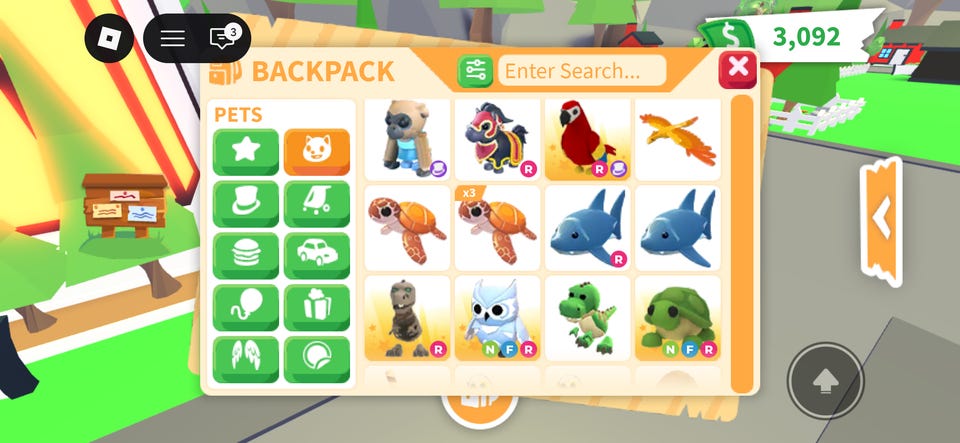
Task: Show the strollers category
Action: pyautogui.click(x=317, y=204)
